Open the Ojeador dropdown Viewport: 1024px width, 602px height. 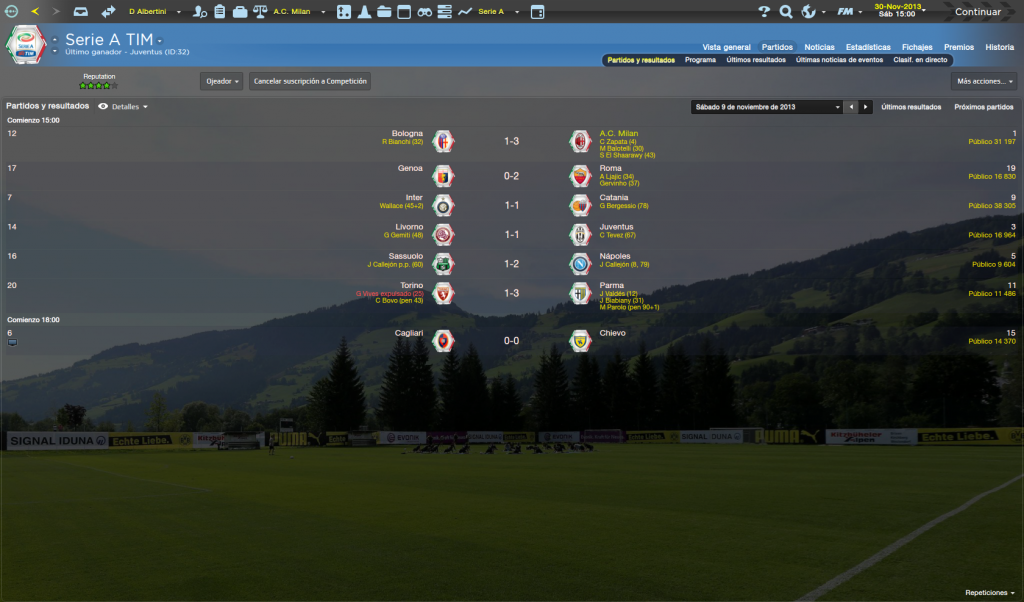click(x=221, y=81)
